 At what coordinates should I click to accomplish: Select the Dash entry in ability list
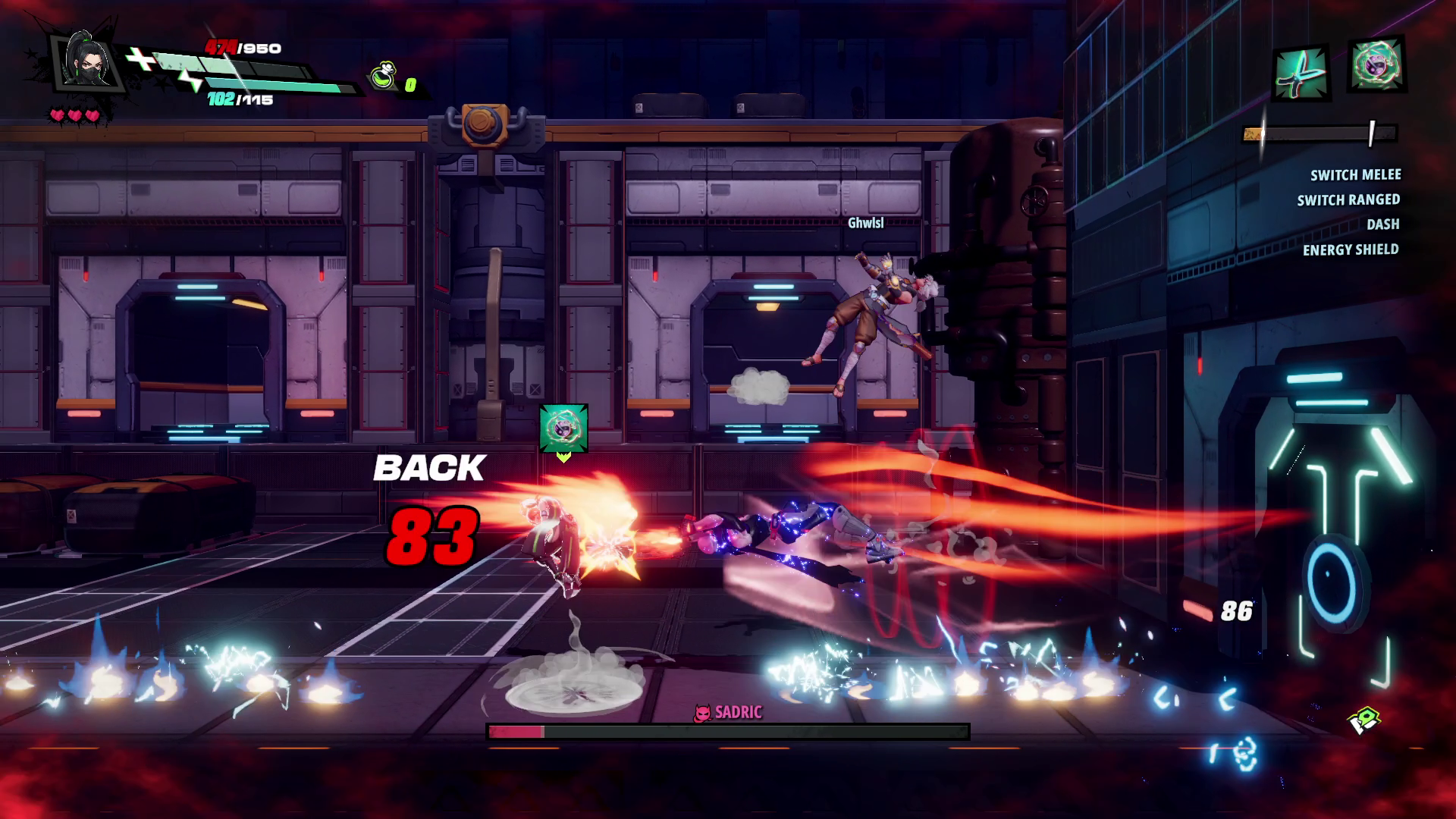[x=1382, y=224]
